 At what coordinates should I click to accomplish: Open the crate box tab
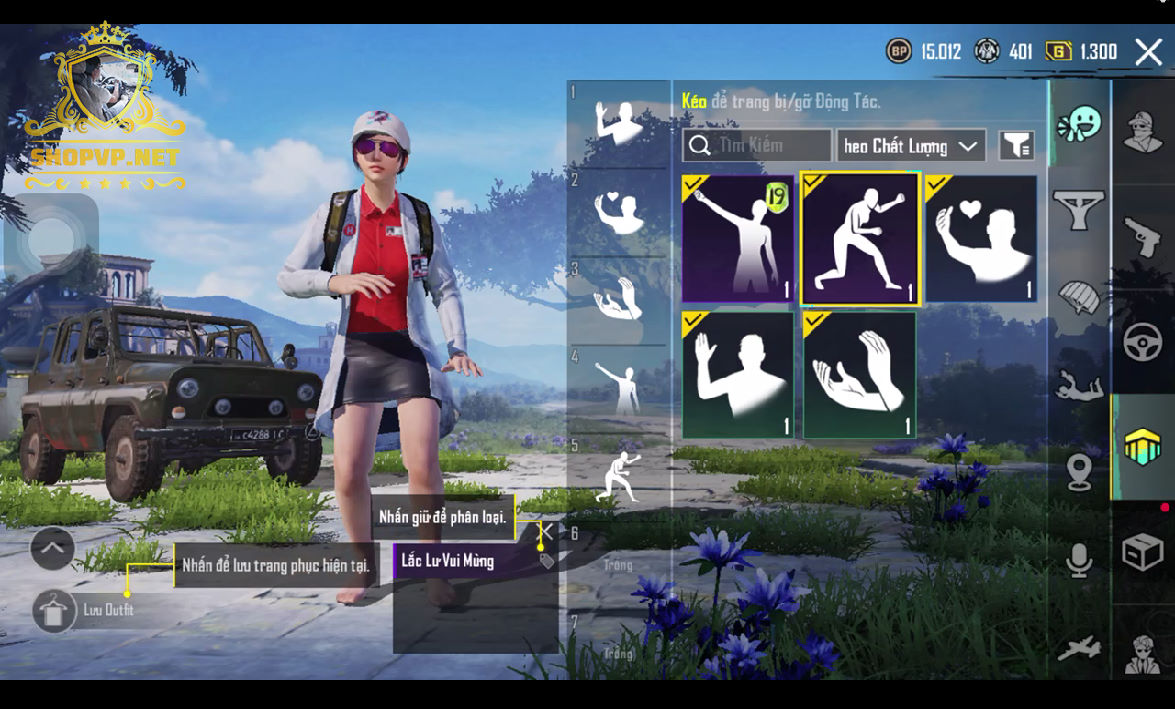click(x=1143, y=552)
